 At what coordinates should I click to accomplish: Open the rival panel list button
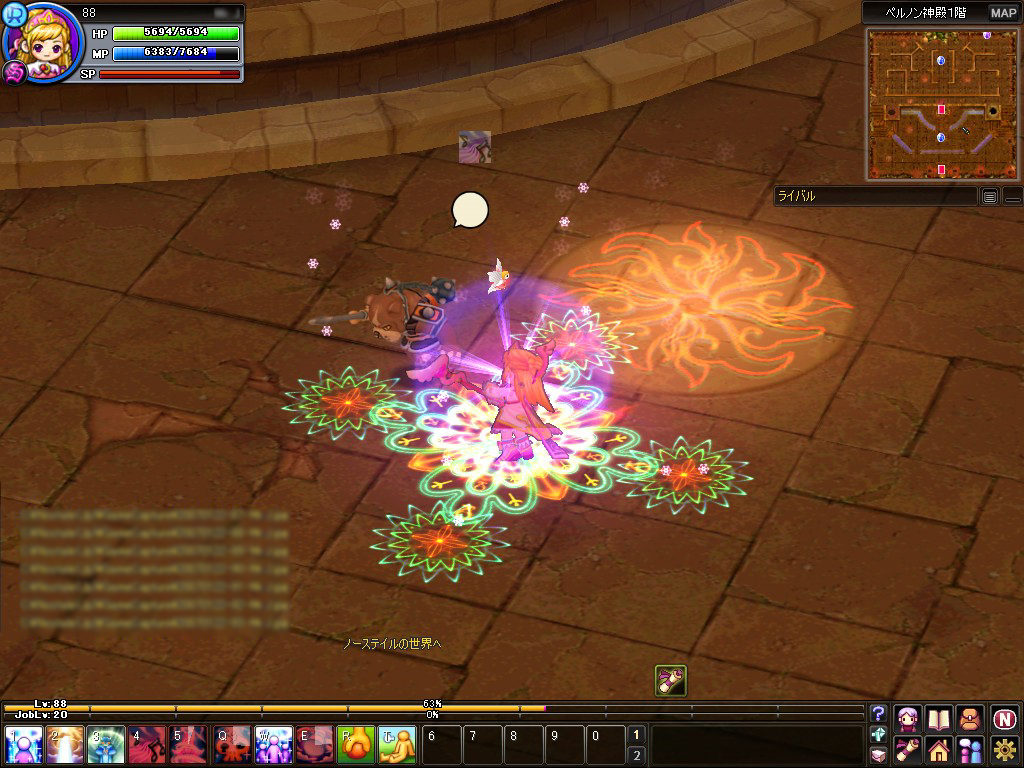coord(989,196)
